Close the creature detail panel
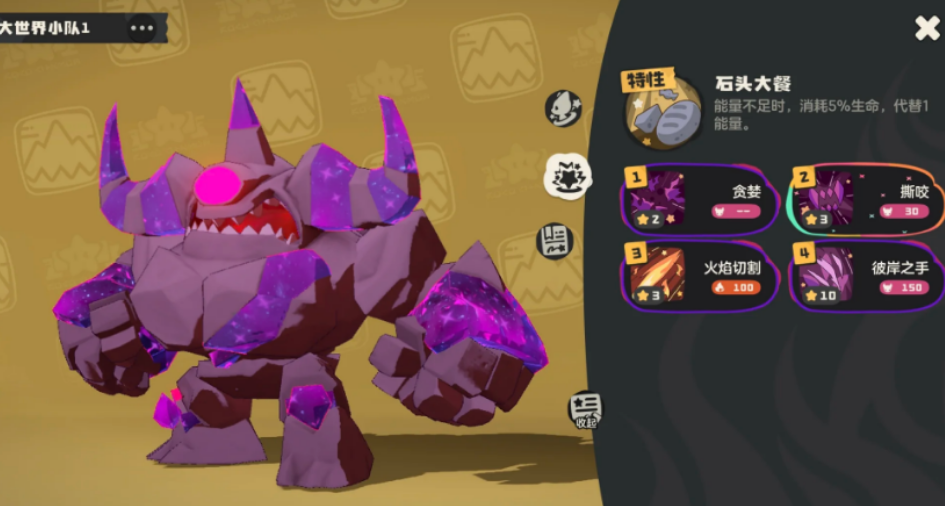This screenshot has width=945, height=506. coord(927,28)
